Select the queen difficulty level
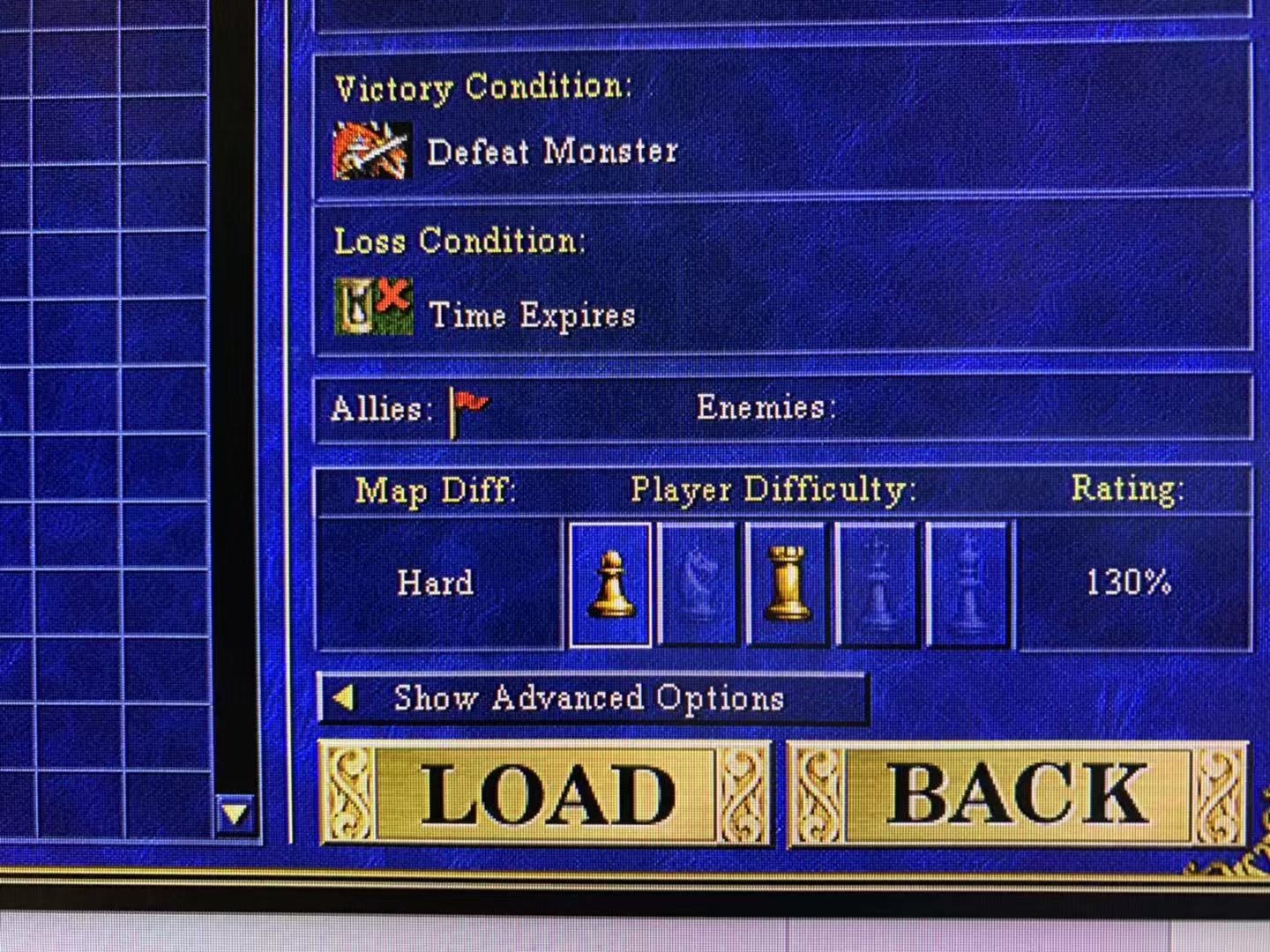1270x952 pixels. (878, 584)
